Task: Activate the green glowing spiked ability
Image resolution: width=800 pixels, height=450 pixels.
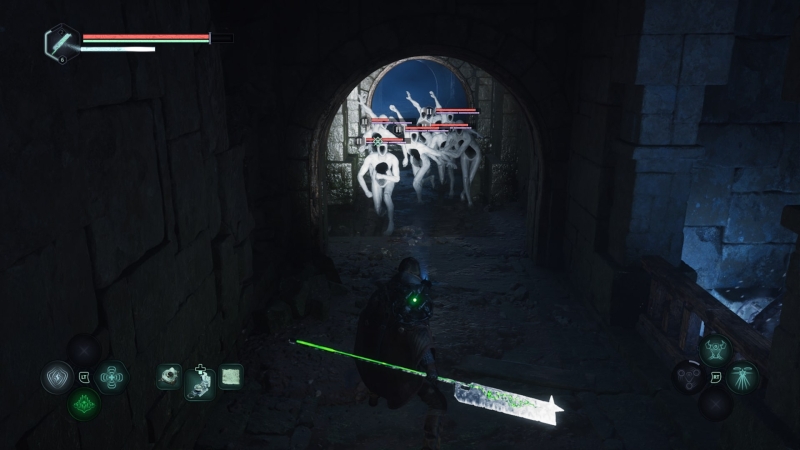Action: click(x=83, y=404)
